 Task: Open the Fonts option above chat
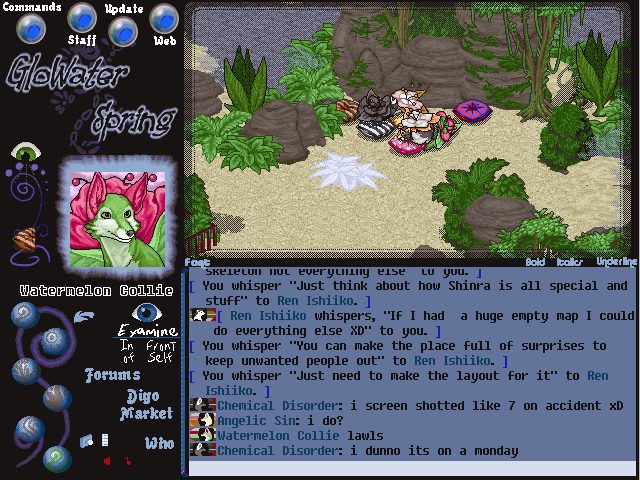point(196,262)
